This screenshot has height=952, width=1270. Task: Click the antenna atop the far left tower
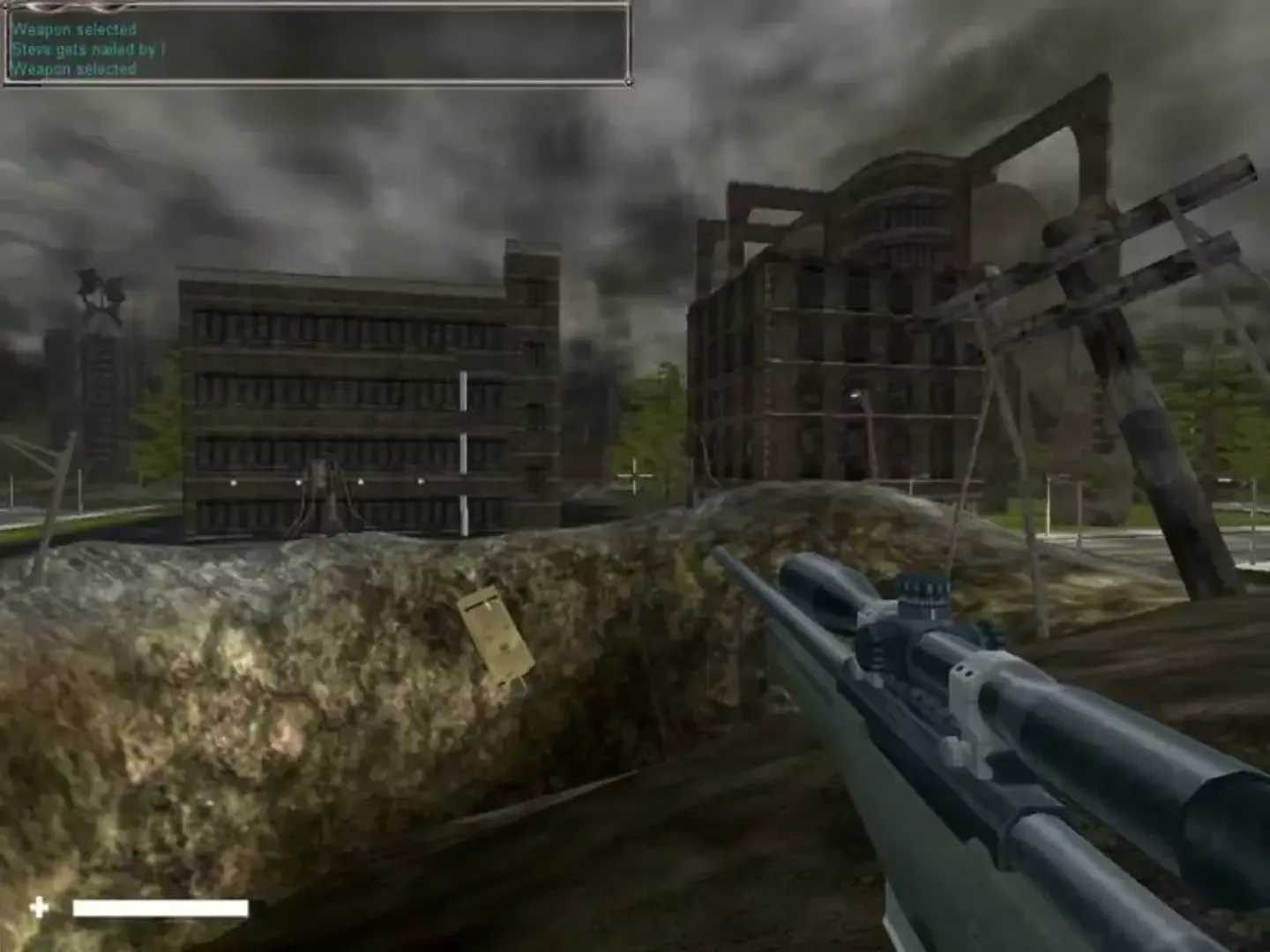100,291
